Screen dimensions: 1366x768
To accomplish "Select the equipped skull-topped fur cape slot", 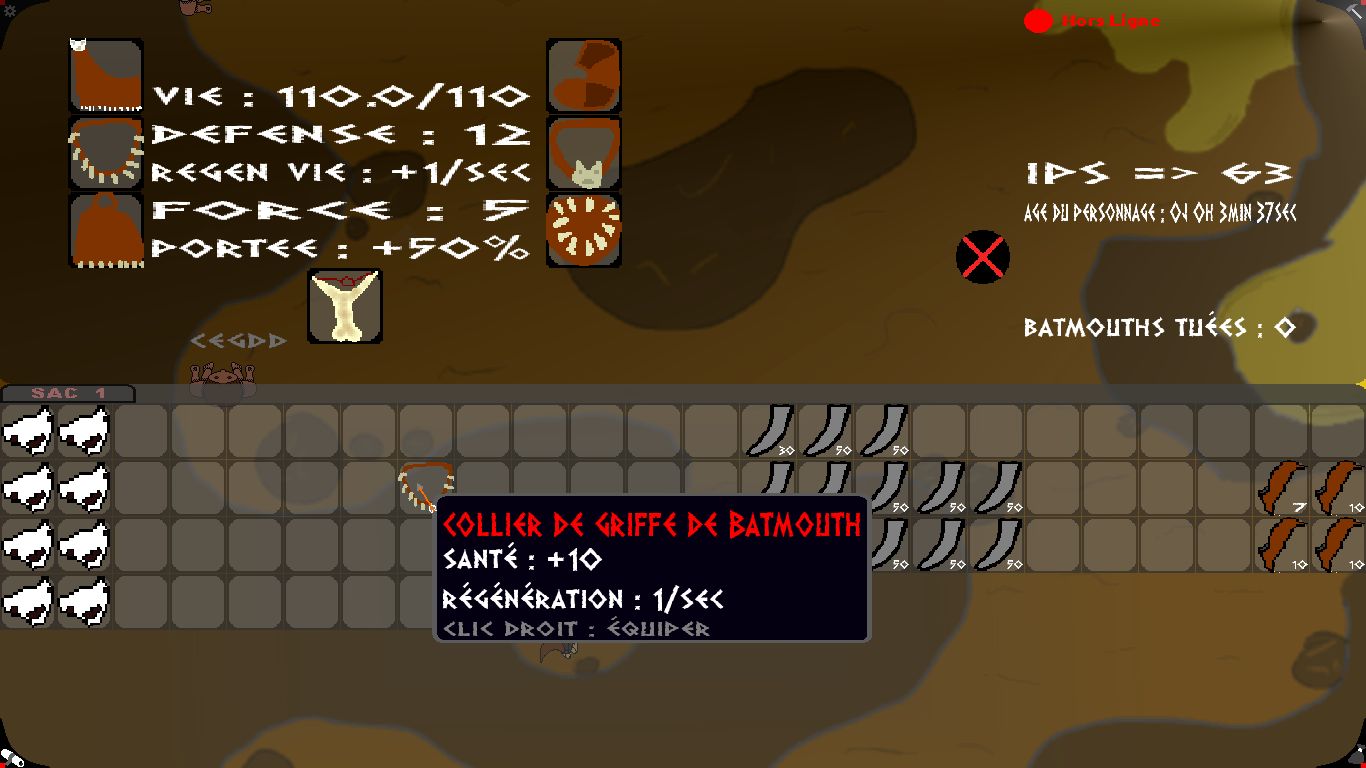I will coord(106,76).
